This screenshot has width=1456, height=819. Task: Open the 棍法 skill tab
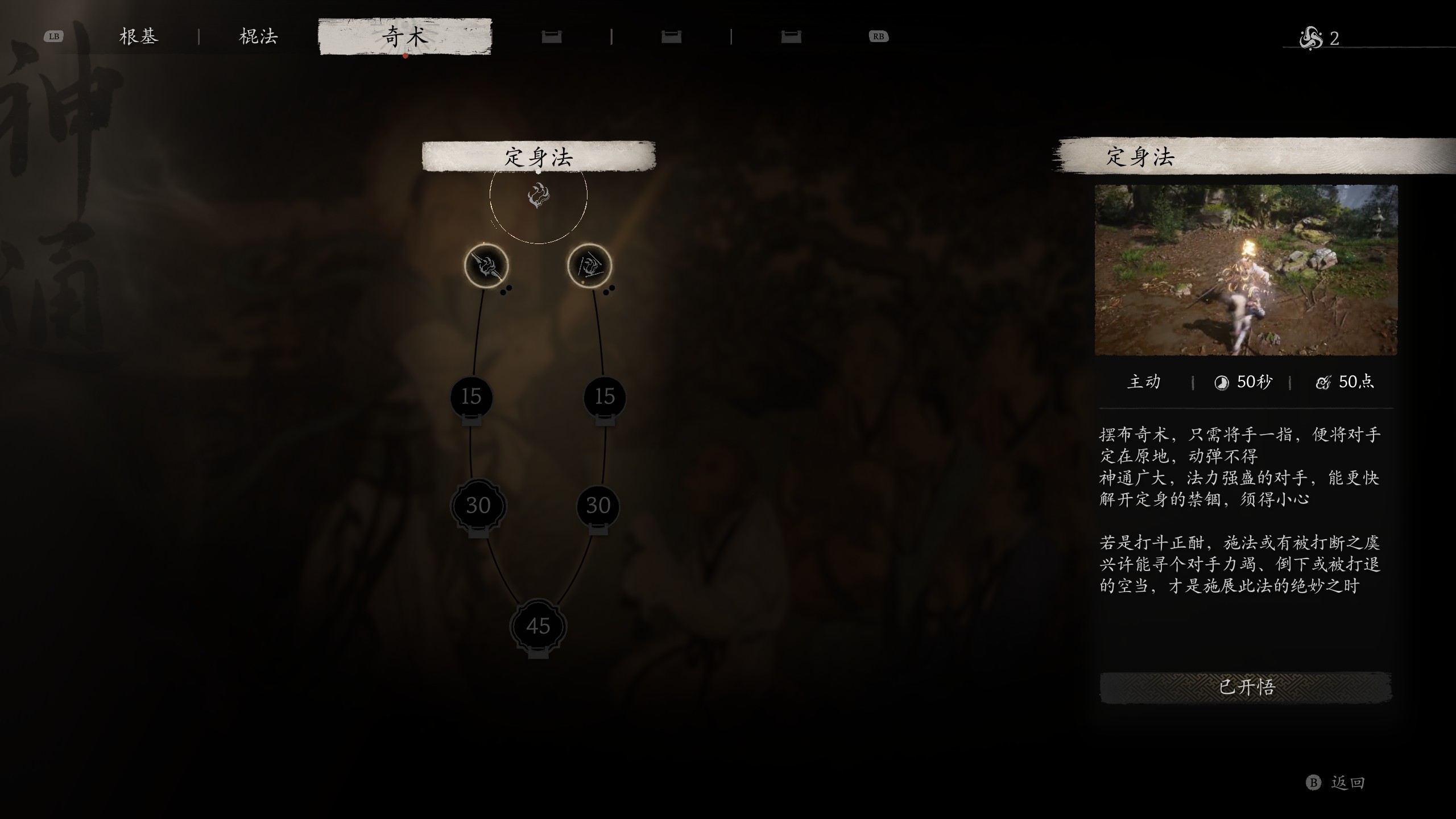[259, 37]
